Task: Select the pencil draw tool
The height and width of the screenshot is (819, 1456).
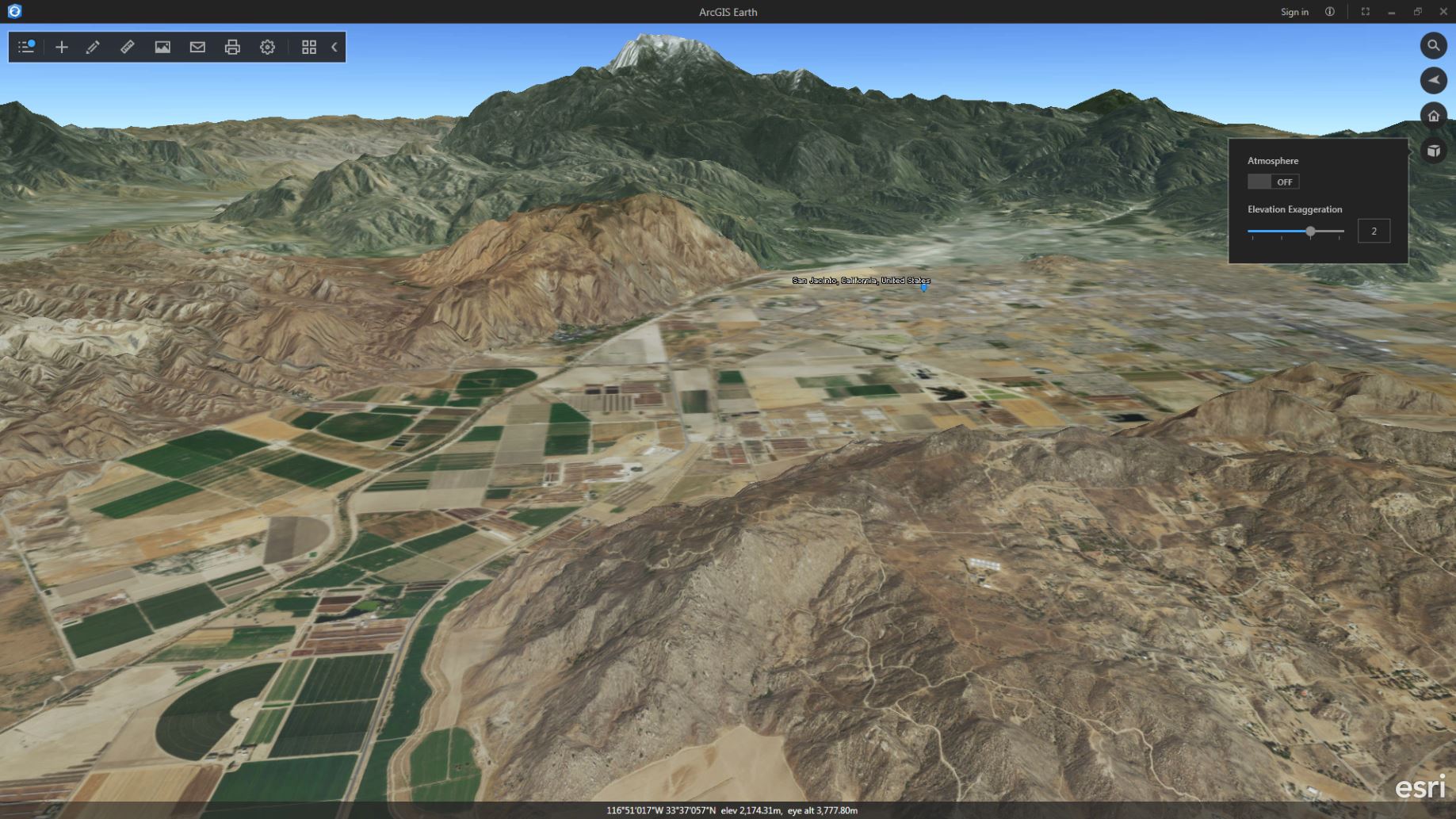Action: (93, 47)
